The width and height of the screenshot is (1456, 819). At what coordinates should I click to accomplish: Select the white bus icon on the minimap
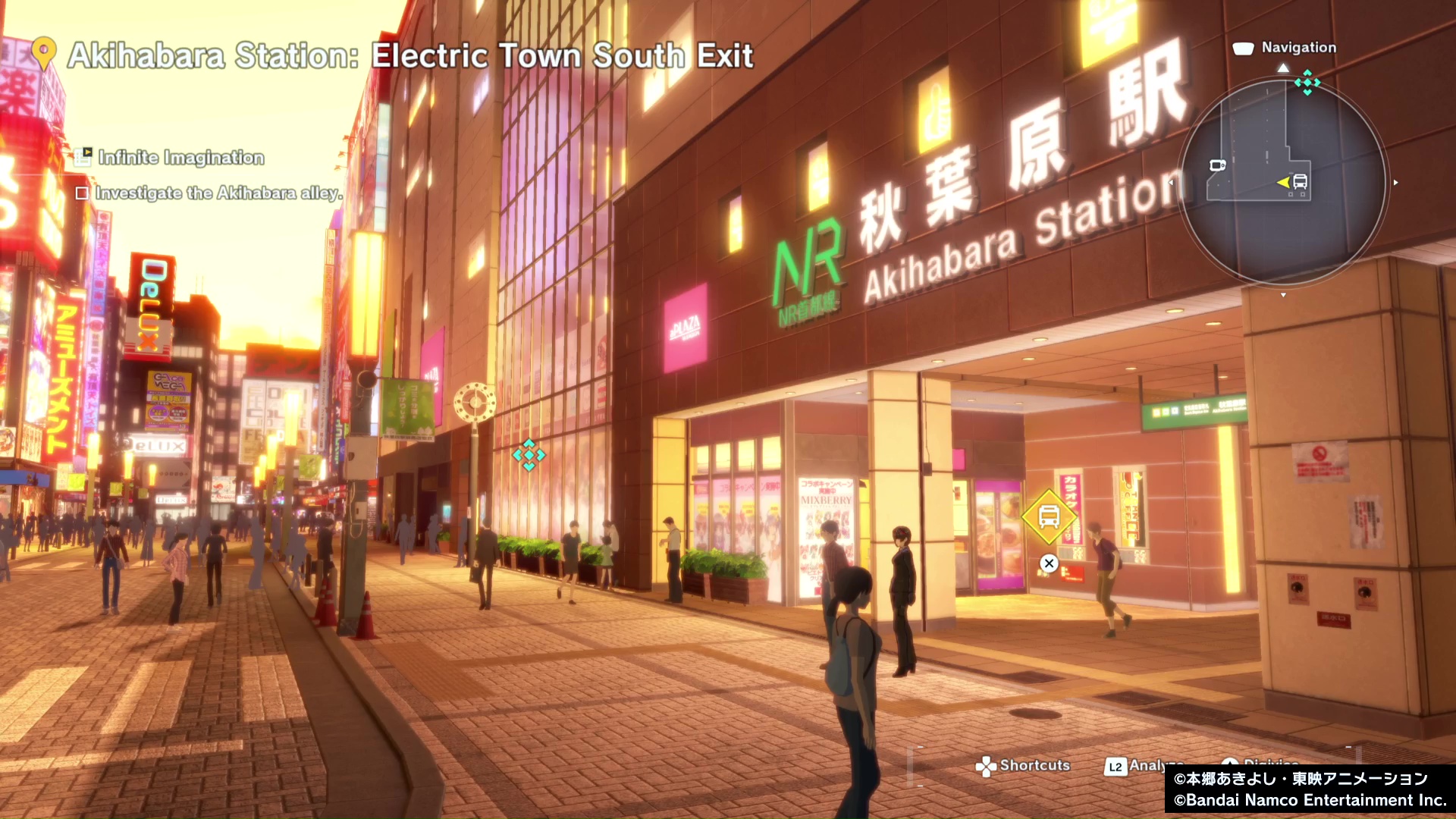click(x=1300, y=182)
